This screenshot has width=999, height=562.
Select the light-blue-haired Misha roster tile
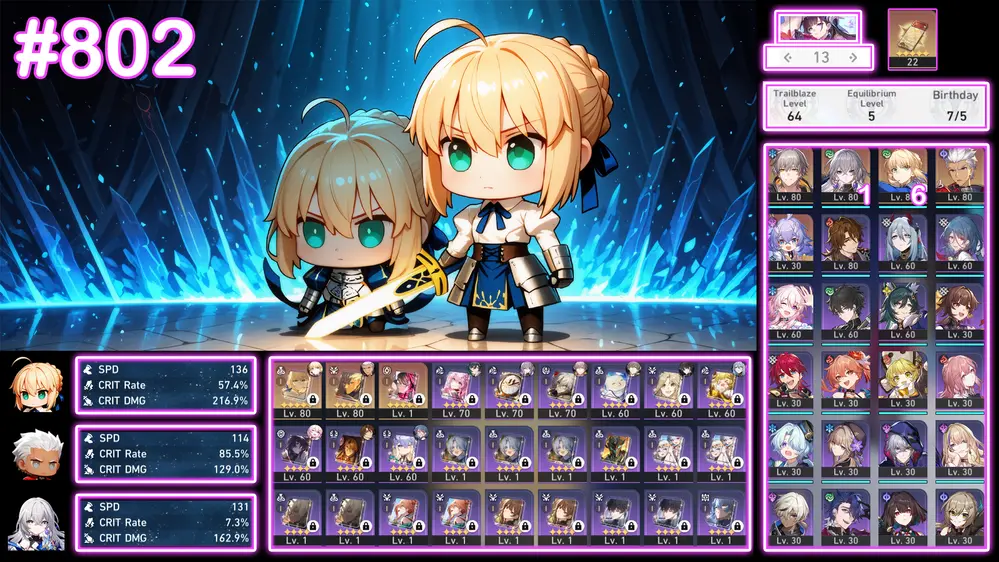[x=789, y=445]
